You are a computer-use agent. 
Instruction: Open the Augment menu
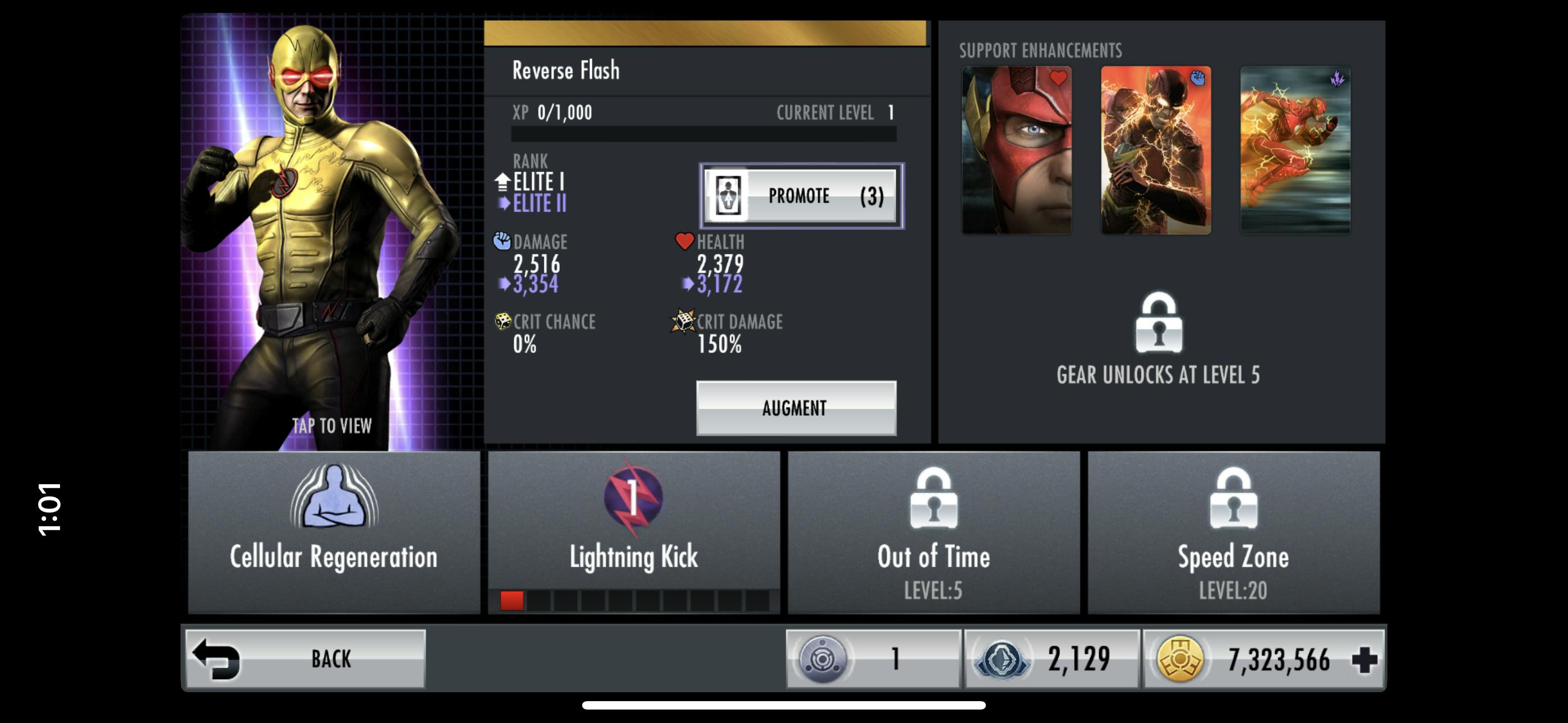tap(796, 408)
